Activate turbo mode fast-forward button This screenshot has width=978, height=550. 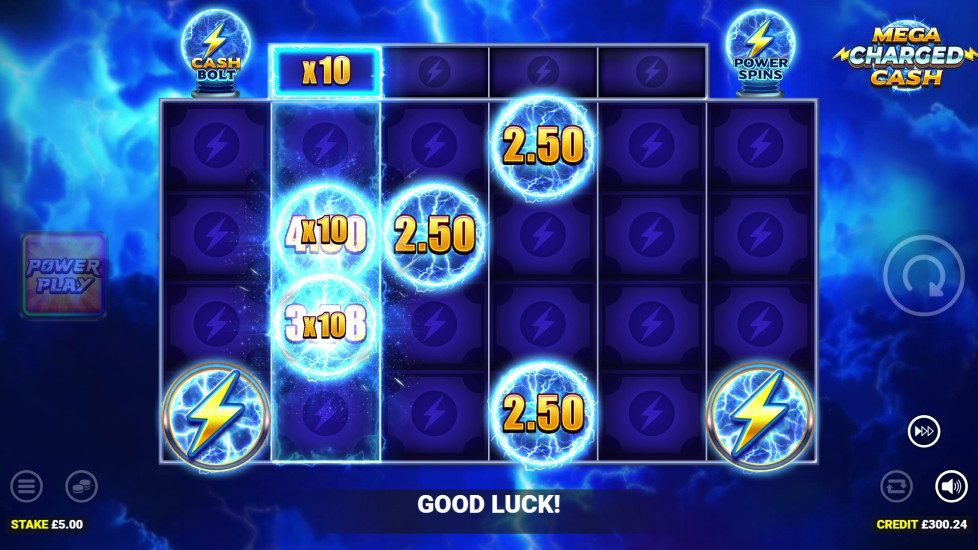tap(923, 431)
